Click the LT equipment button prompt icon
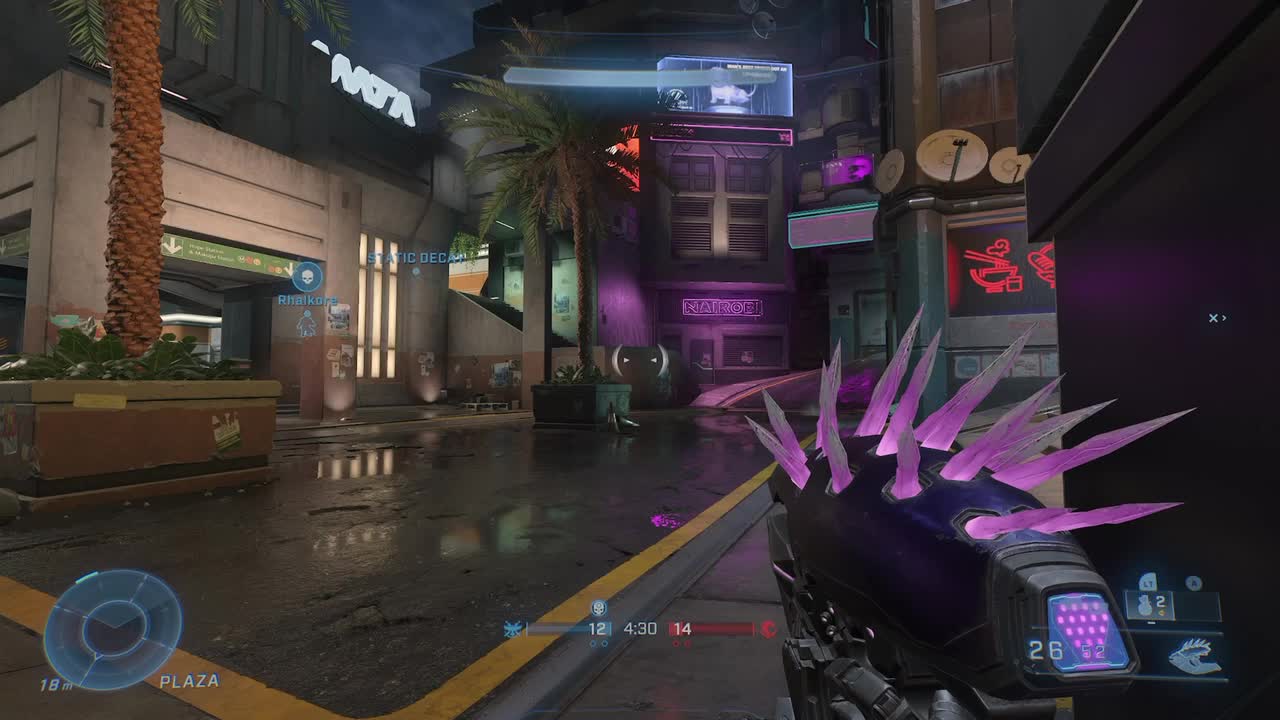Viewport: 1280px width, 720px height. point(1148,582)
